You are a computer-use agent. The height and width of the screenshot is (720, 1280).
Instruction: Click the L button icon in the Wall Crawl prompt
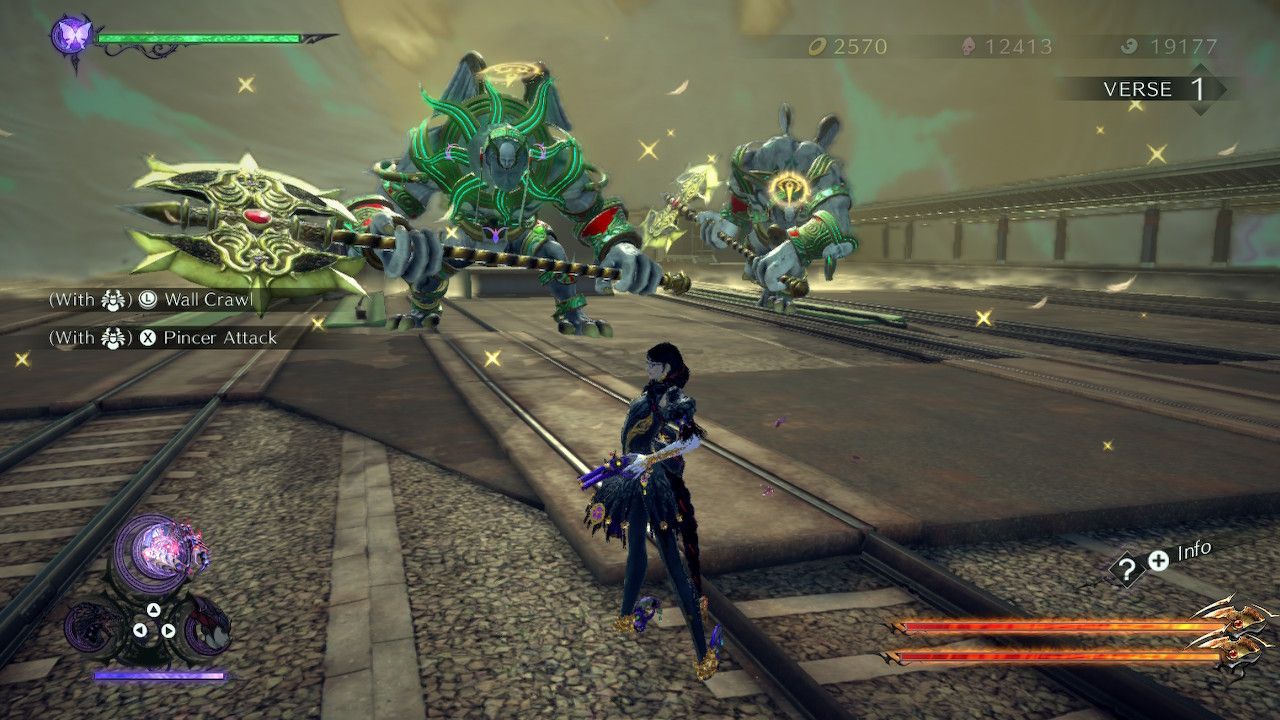point(149,299)
